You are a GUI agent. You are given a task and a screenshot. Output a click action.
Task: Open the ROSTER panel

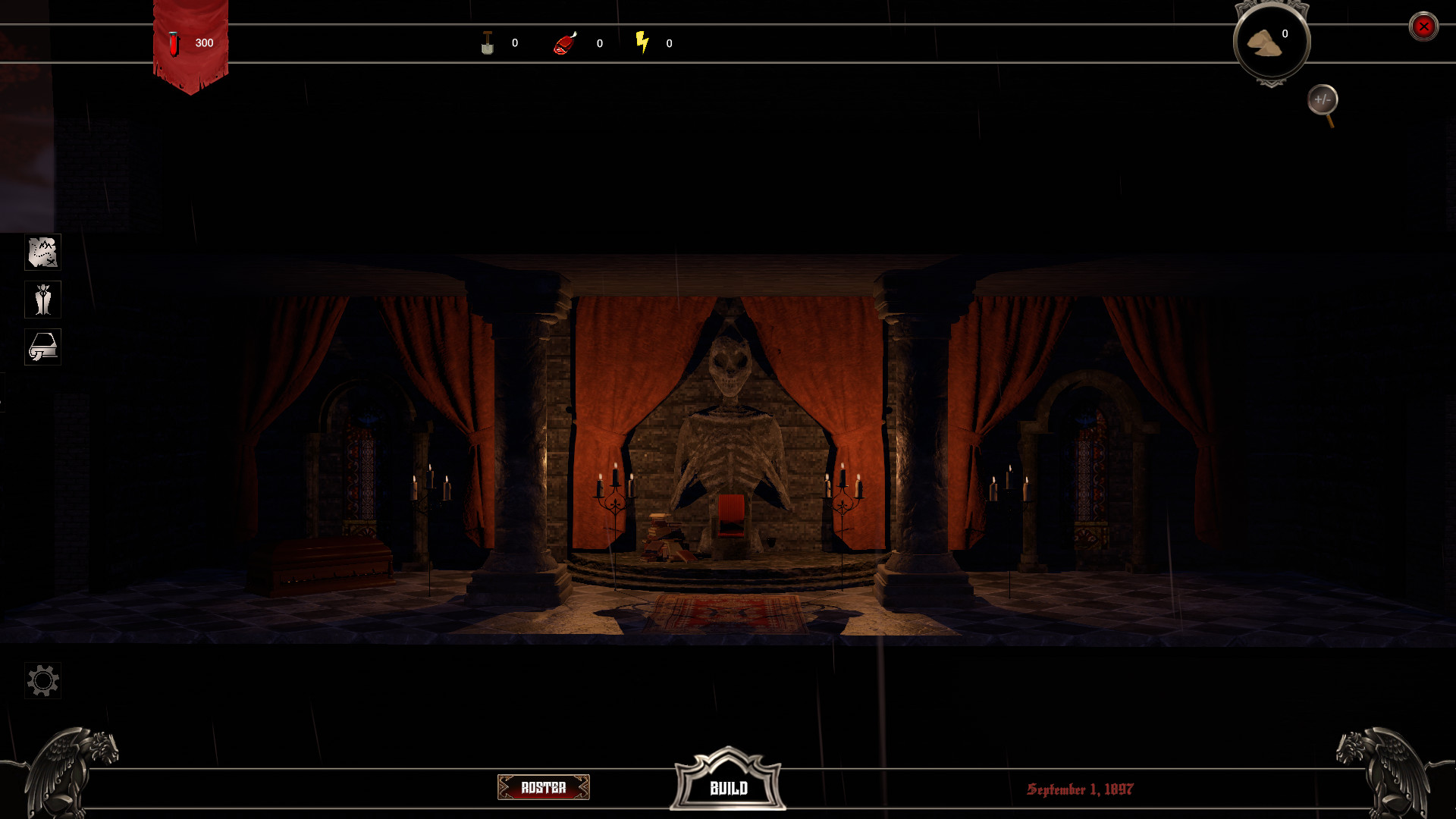pos(543,788)
